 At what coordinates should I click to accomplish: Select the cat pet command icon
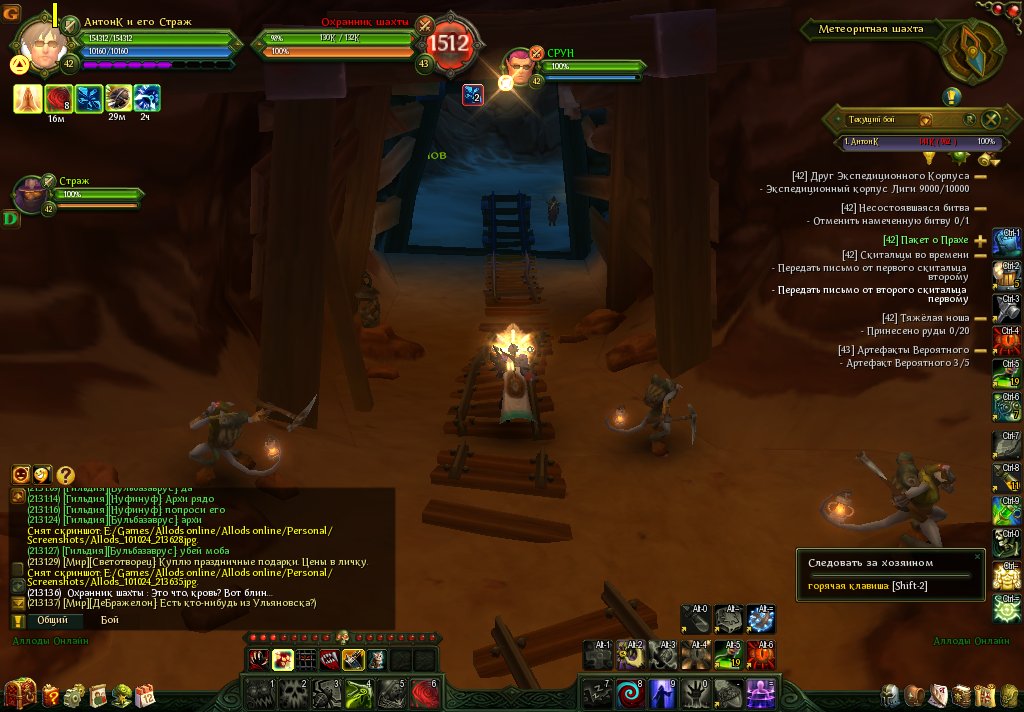point(375,659)
